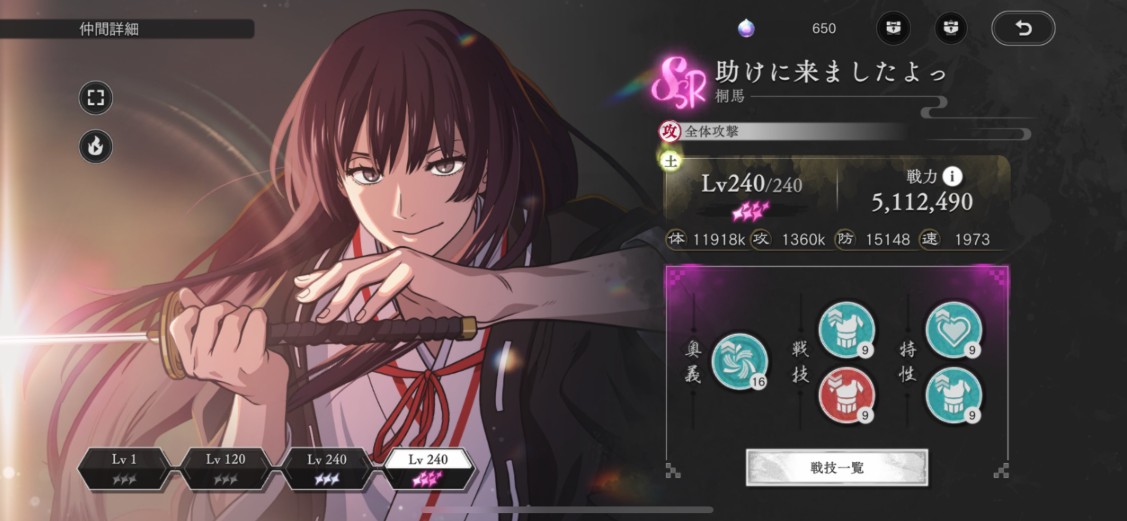Switch to the dark Lv 240 tab
Screen dimensions: 1127x521
(x=328, y=467)
